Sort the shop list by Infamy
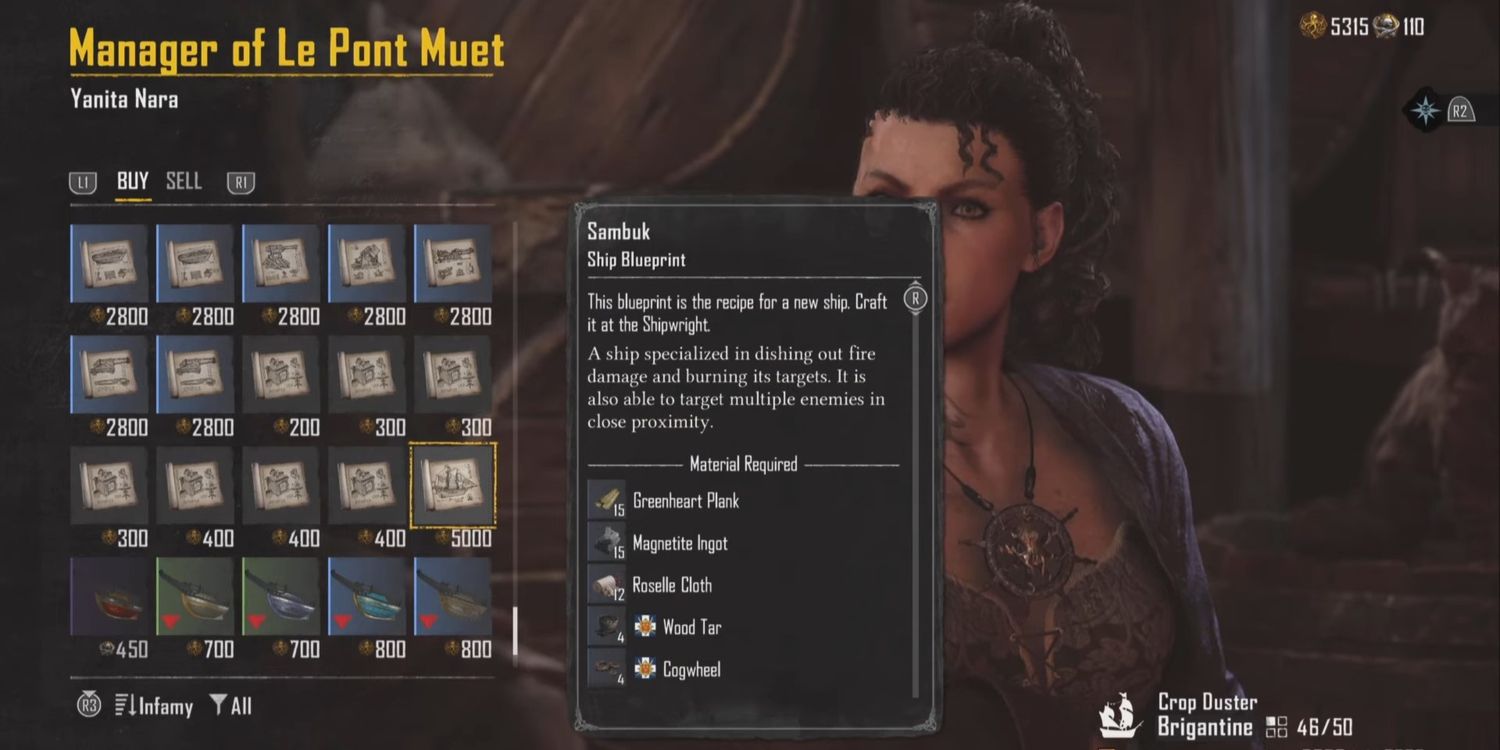The height and width of the screenshot is (750, 1500). click(x=153, y=706)
